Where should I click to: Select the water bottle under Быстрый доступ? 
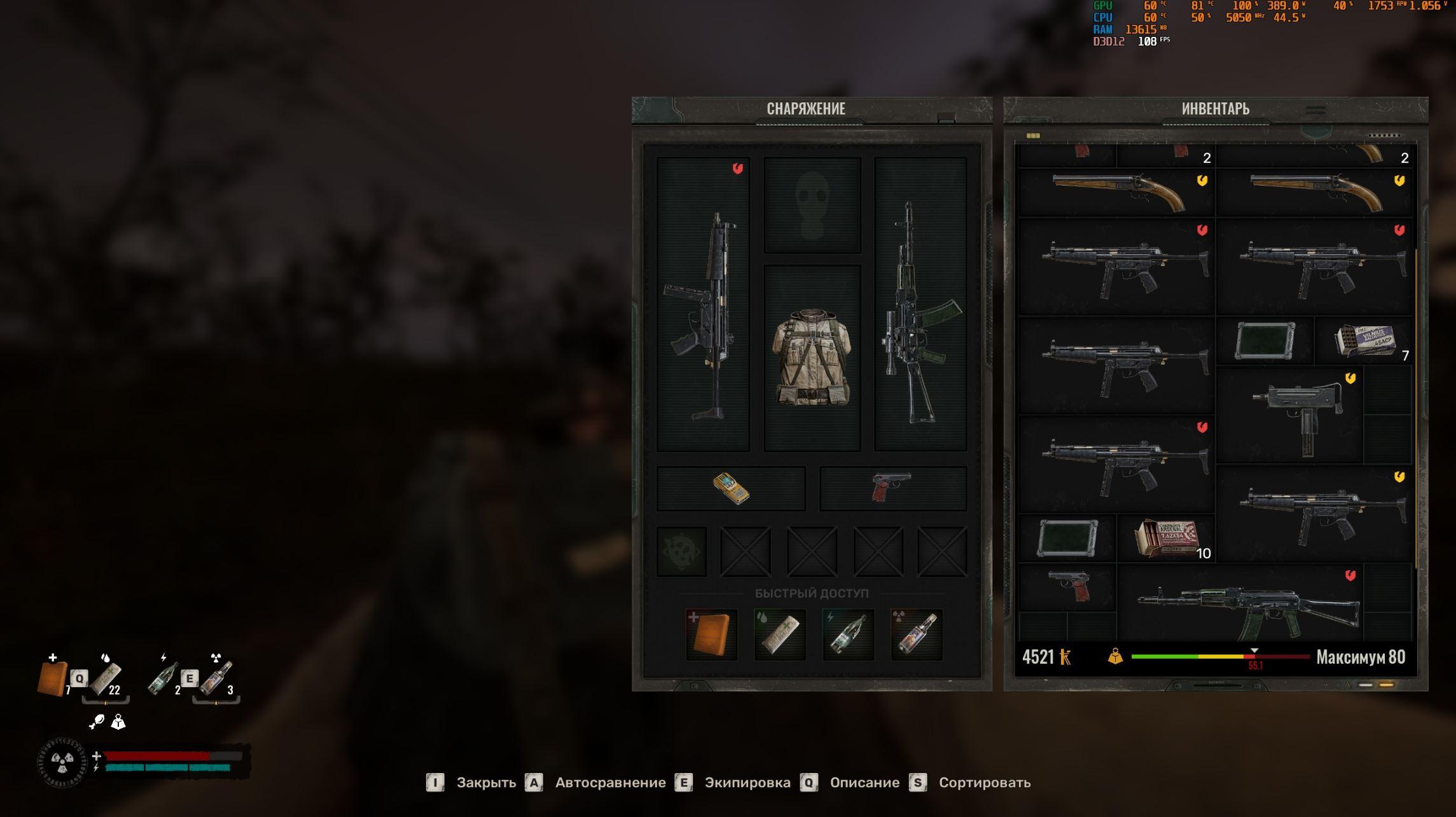coord(848,634)
